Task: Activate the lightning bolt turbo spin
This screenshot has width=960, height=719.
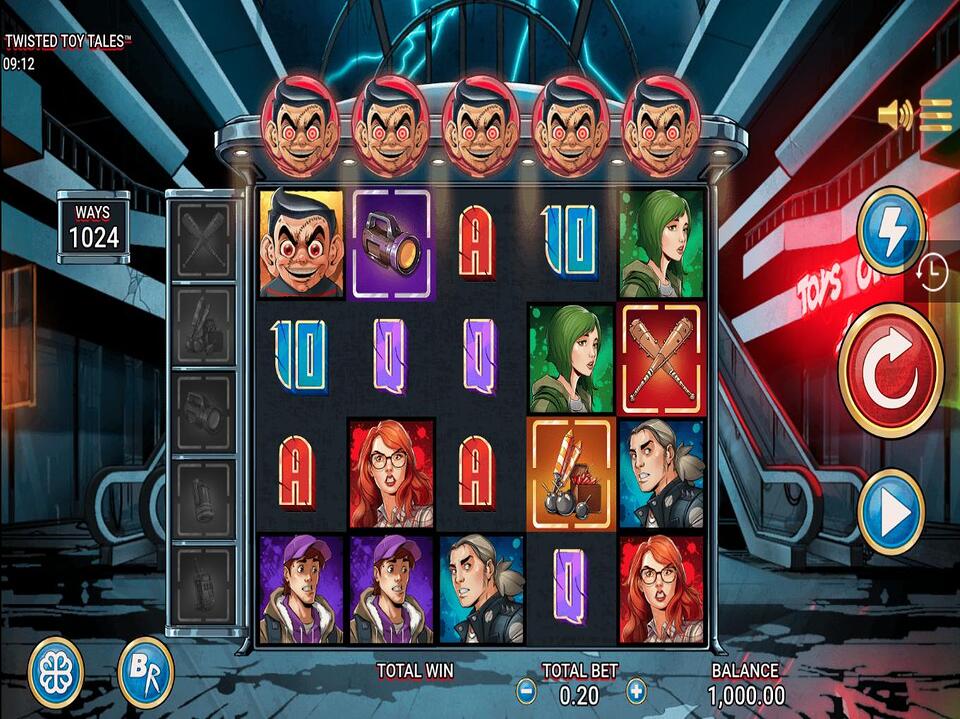Action: pos(891,230)
